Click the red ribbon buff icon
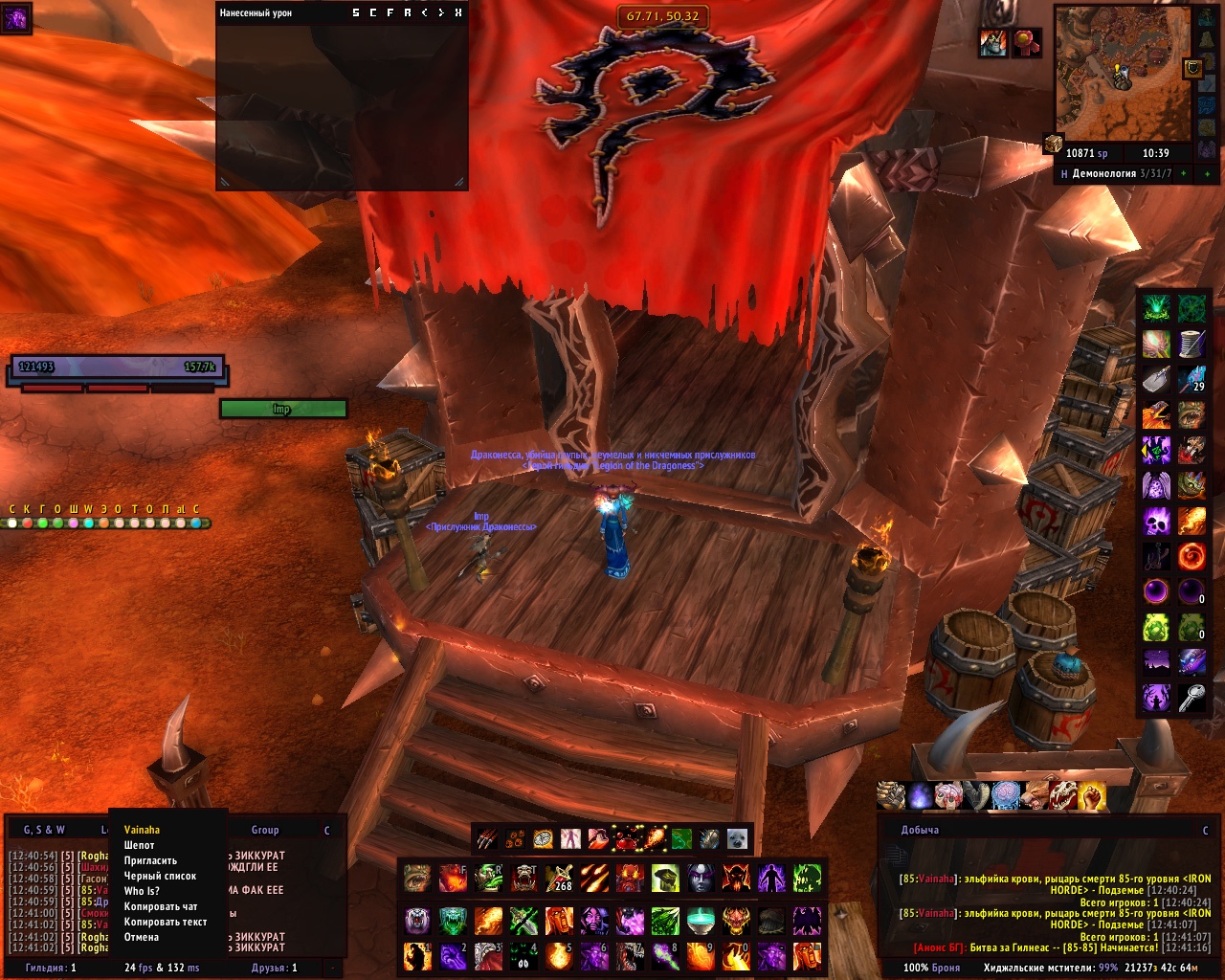 [x=1028, y=43]
